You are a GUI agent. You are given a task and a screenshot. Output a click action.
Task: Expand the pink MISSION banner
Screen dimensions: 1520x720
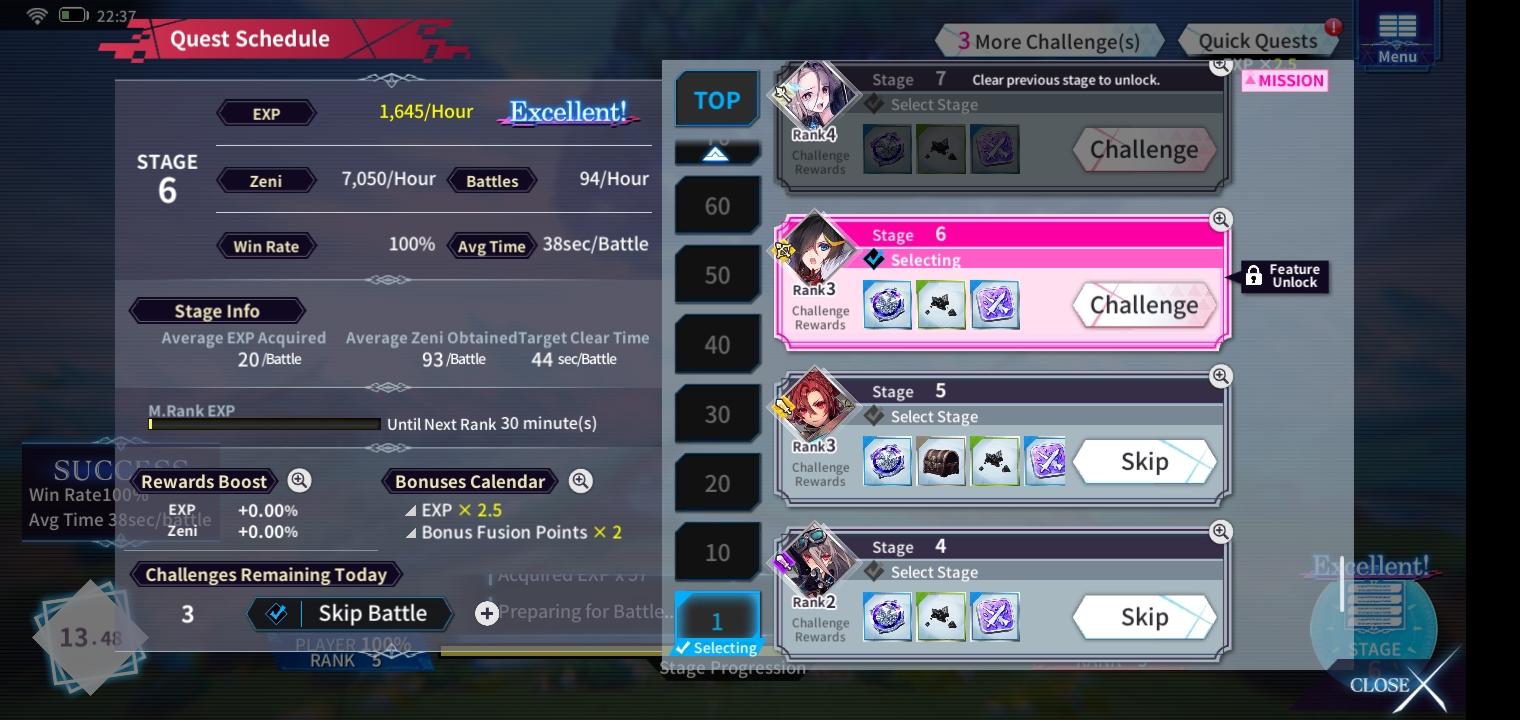pos(1284,80)
